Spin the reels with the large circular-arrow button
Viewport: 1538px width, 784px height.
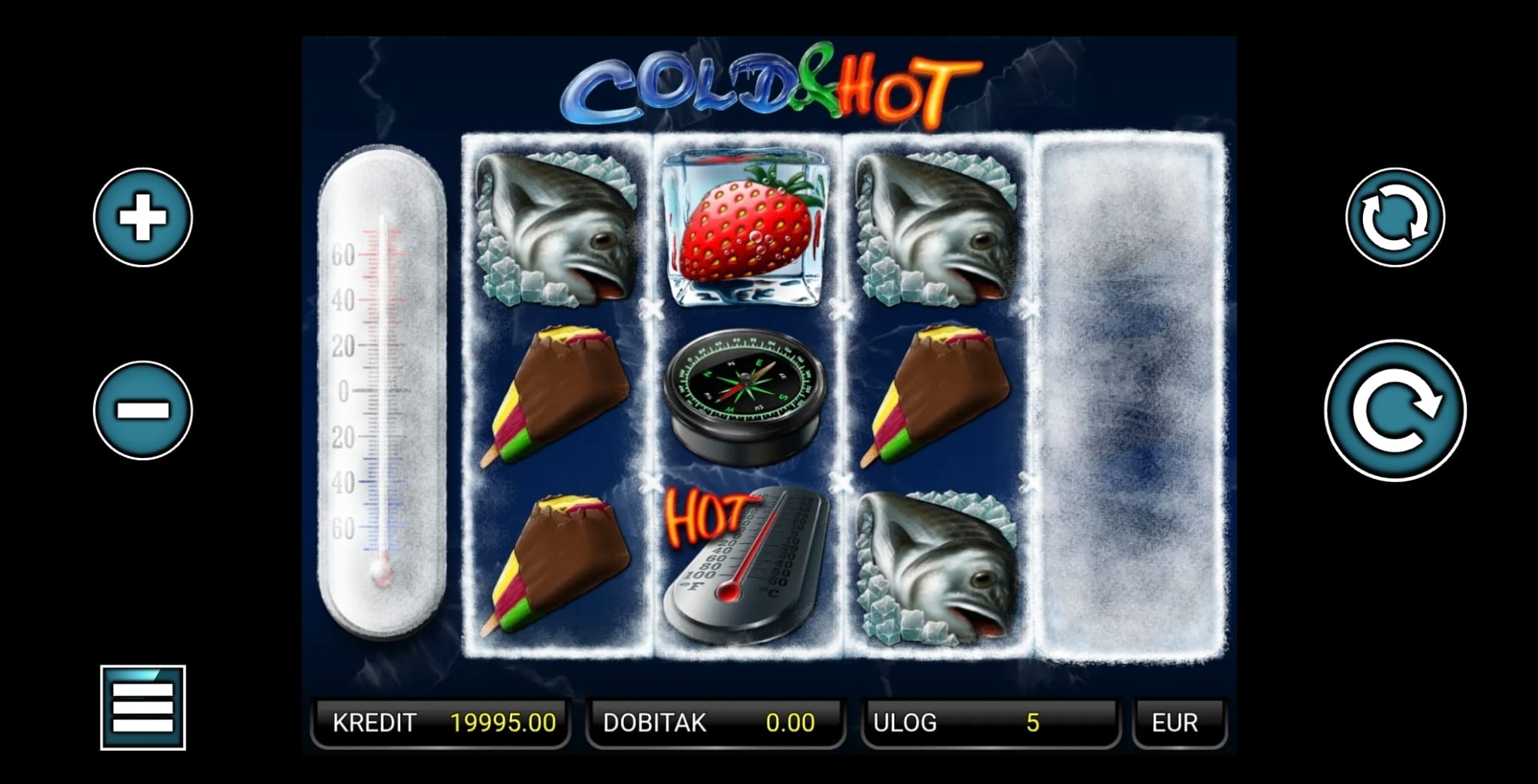click(x=1395, y=410)
